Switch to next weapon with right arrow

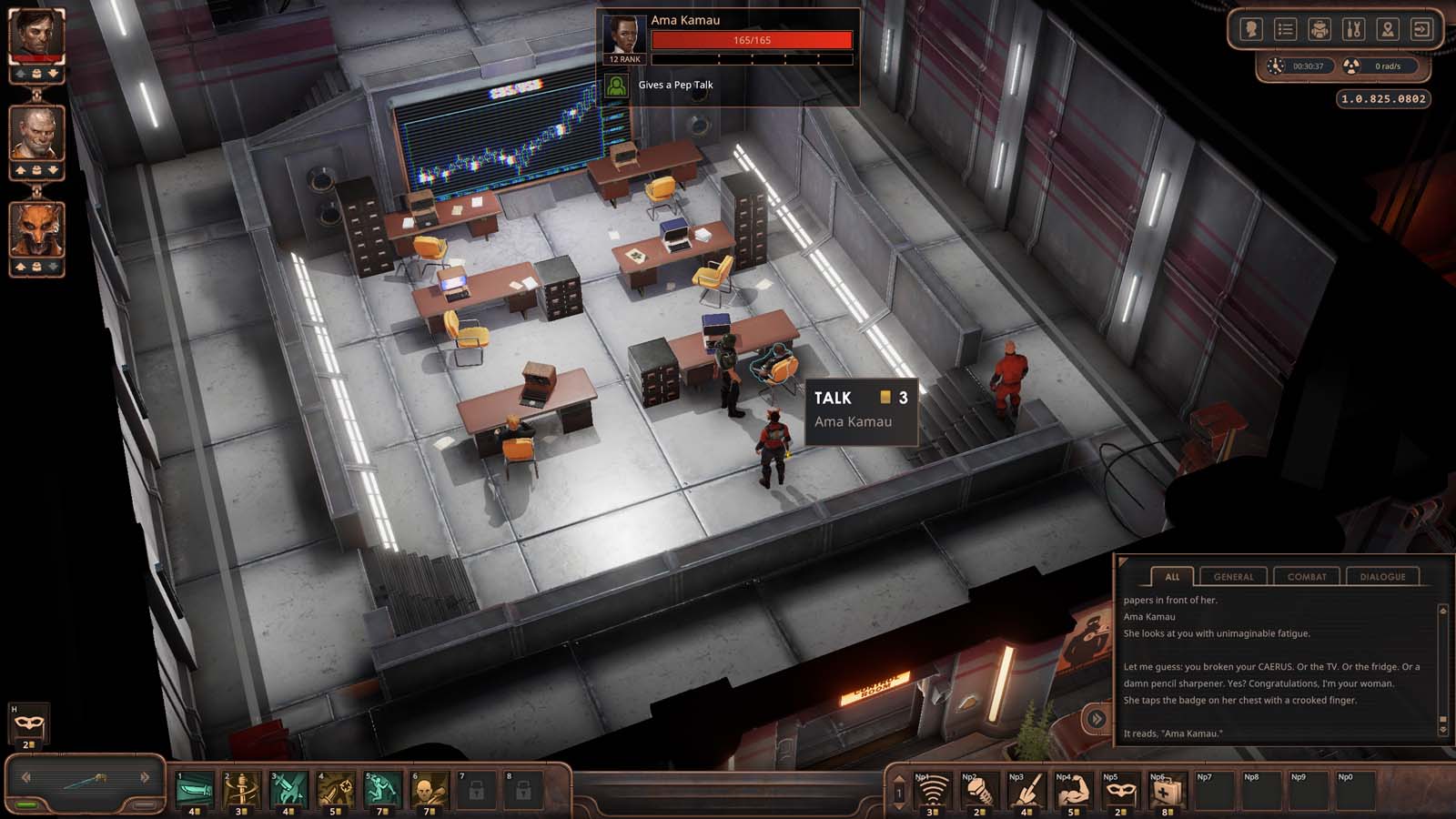pos(144,777)
